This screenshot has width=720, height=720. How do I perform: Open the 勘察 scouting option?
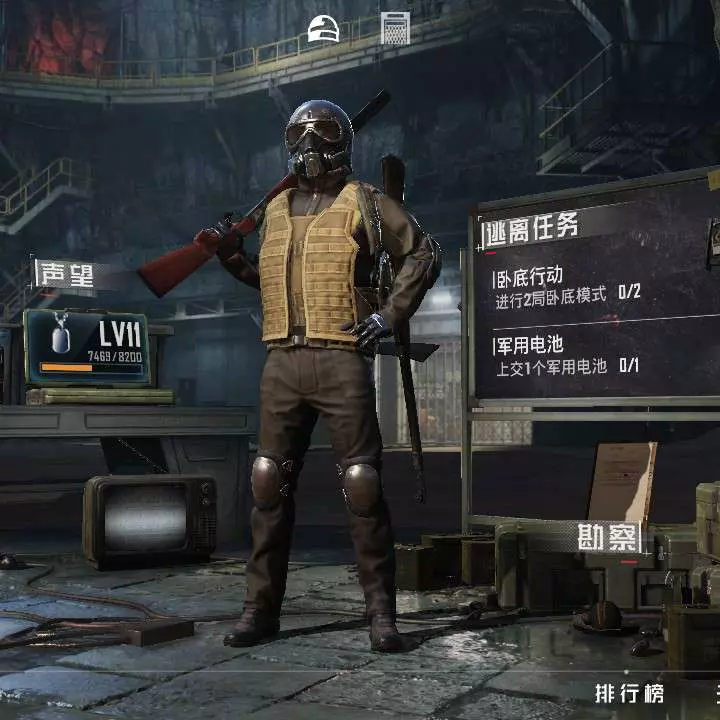(608, 539)
